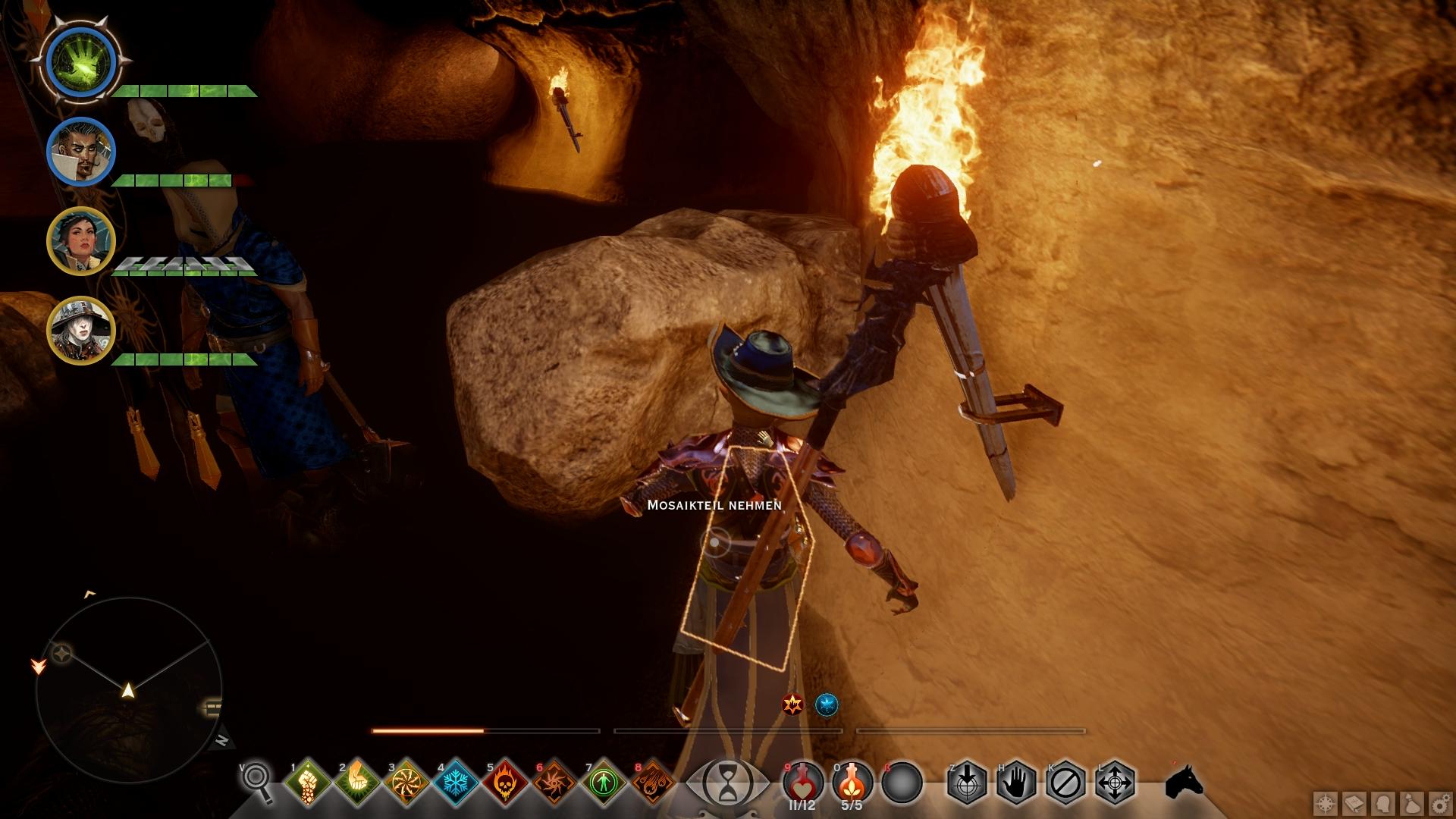Open the journal book menu
Screen dimensions: 1456x819
[x=1354, y=803]
